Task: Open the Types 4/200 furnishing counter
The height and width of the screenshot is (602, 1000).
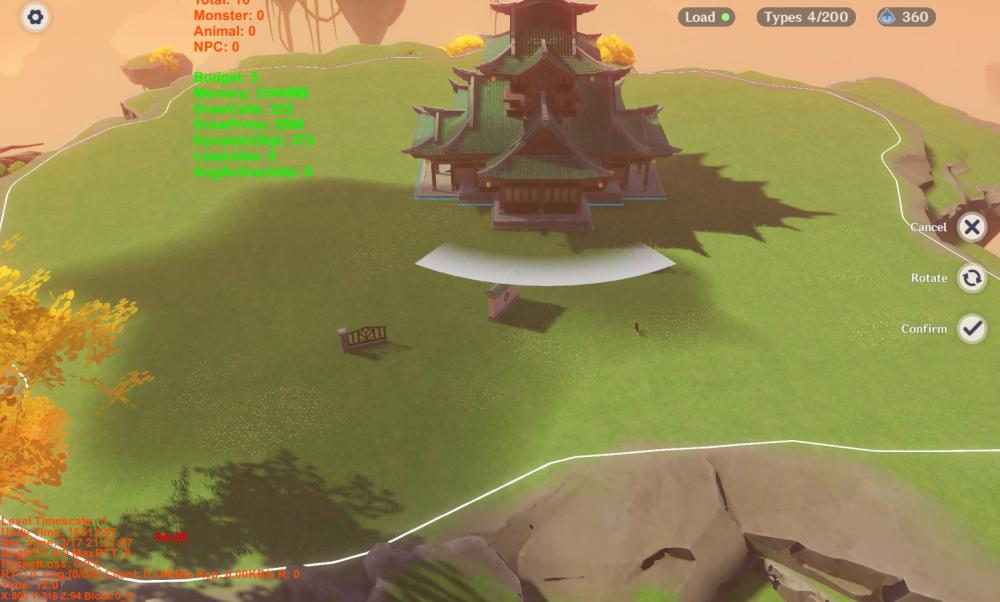Action: coord(804,17)
